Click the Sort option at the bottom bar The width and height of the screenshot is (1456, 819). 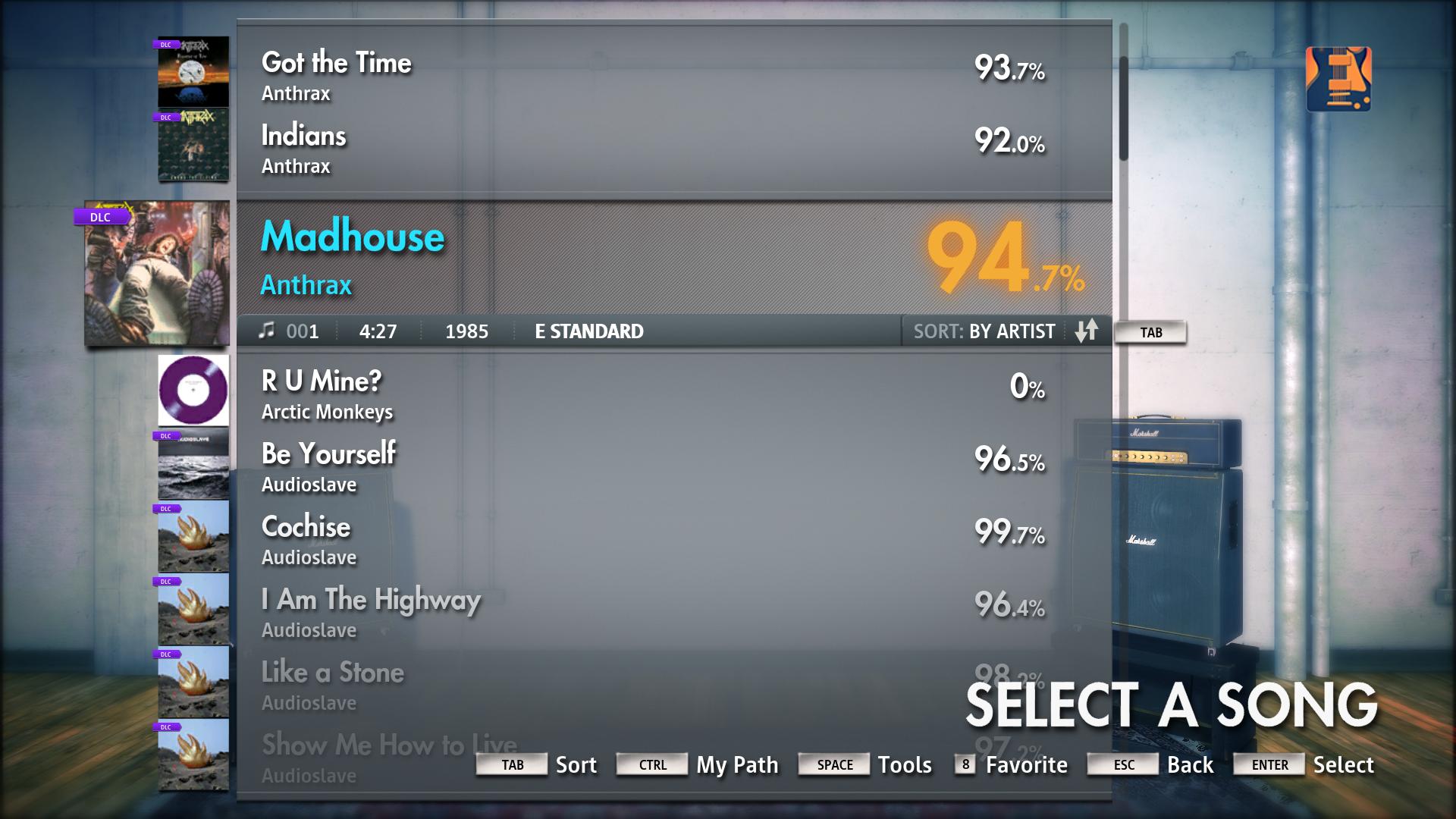coord(576,765)
